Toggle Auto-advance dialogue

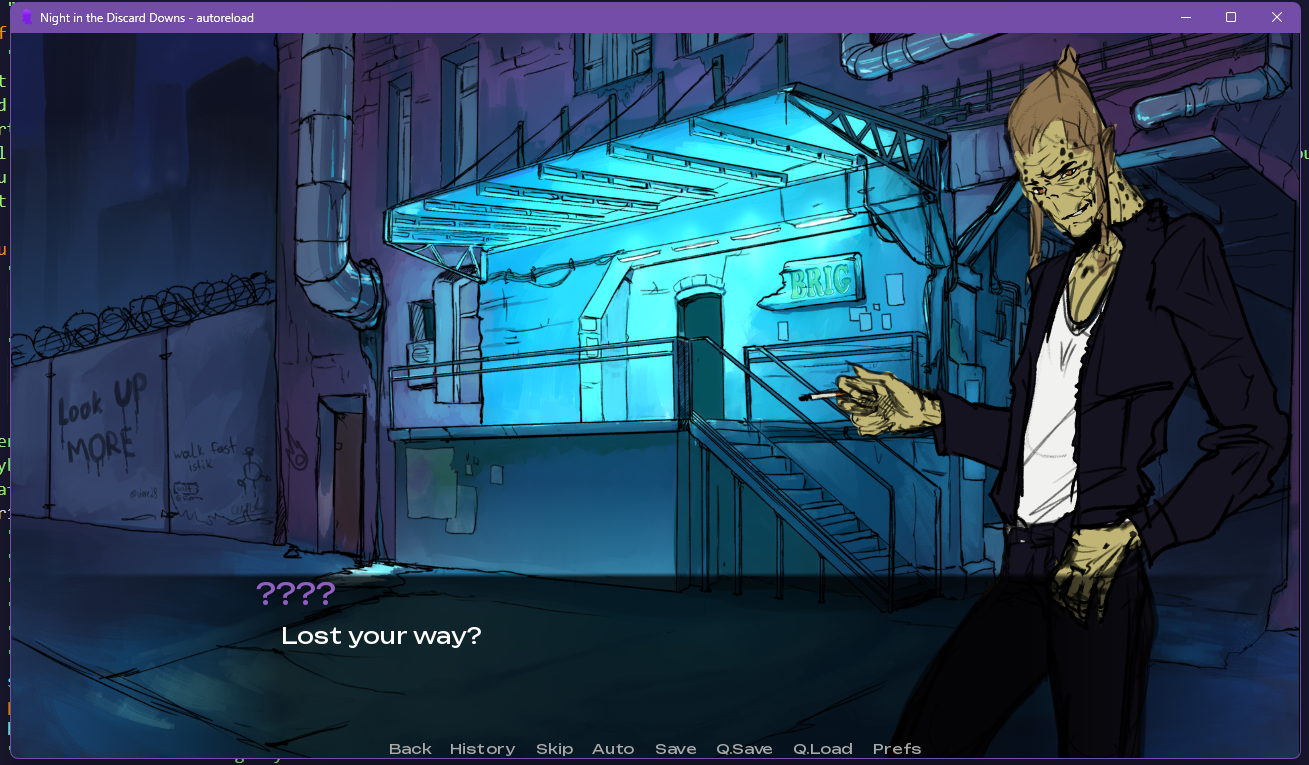coord(613,749)
